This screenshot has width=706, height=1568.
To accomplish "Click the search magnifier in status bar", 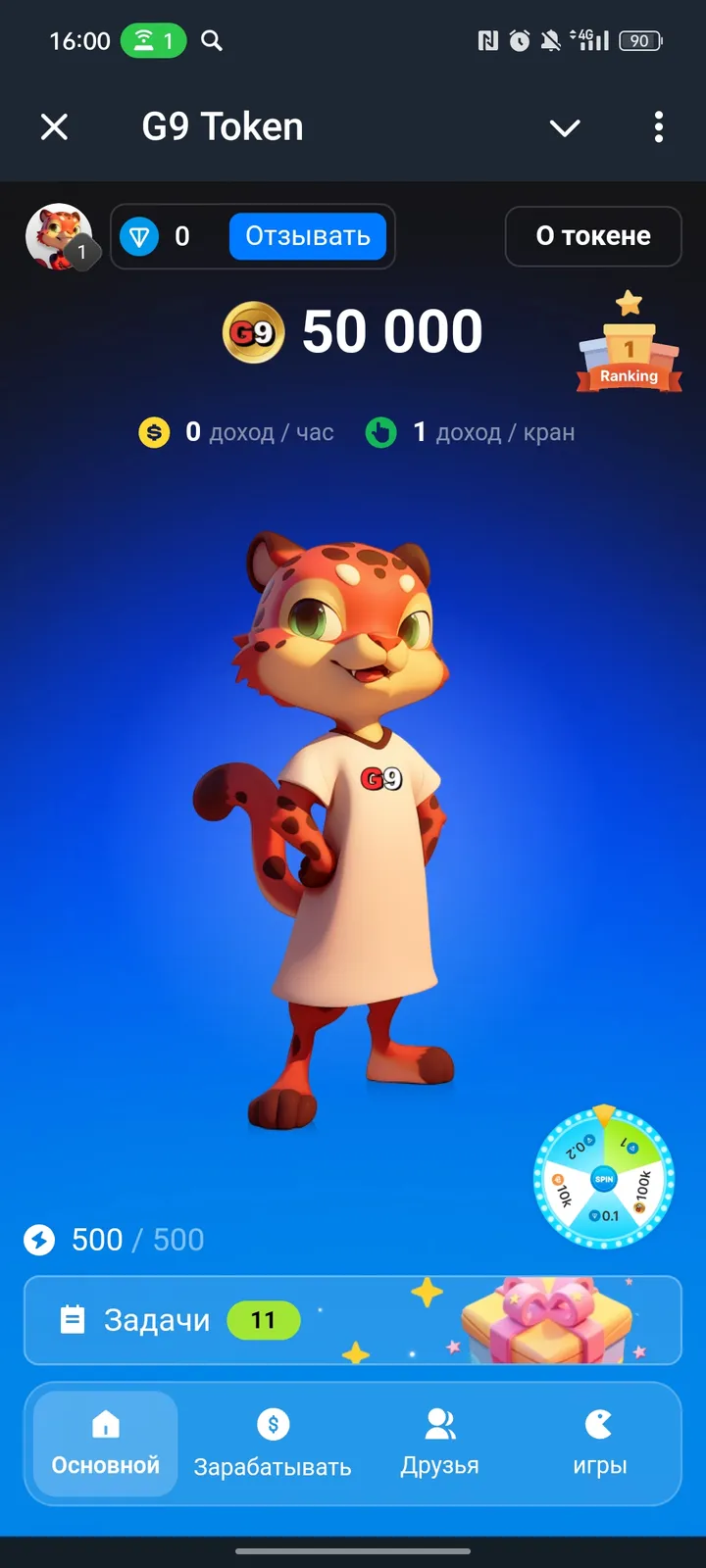I will [x=212, y=41].
